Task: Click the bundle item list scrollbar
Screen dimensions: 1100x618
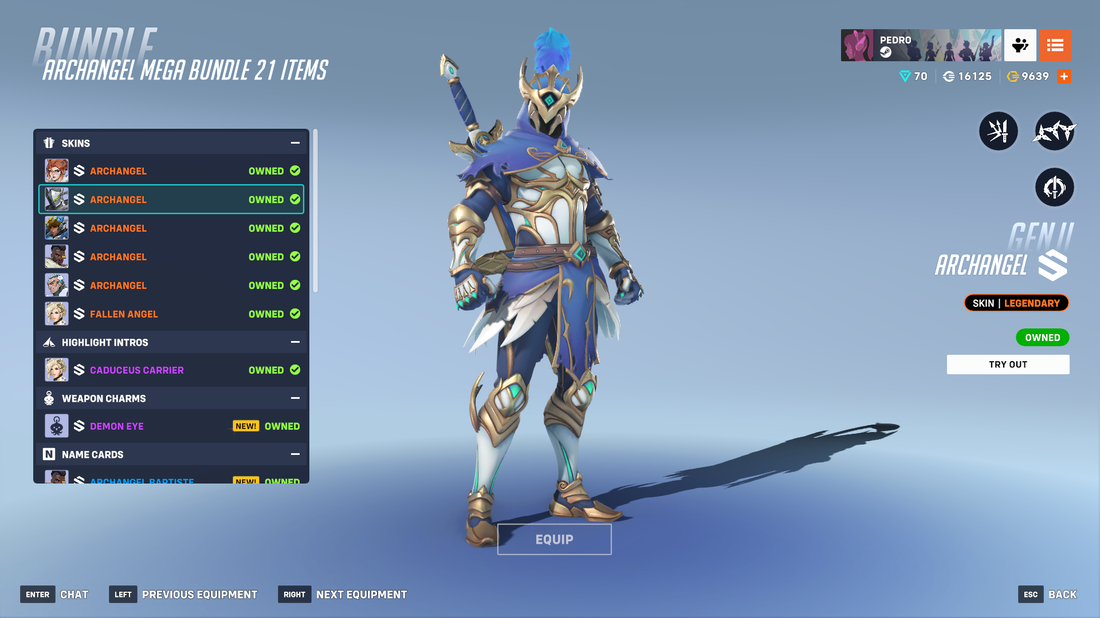Action: pos(316,211)
